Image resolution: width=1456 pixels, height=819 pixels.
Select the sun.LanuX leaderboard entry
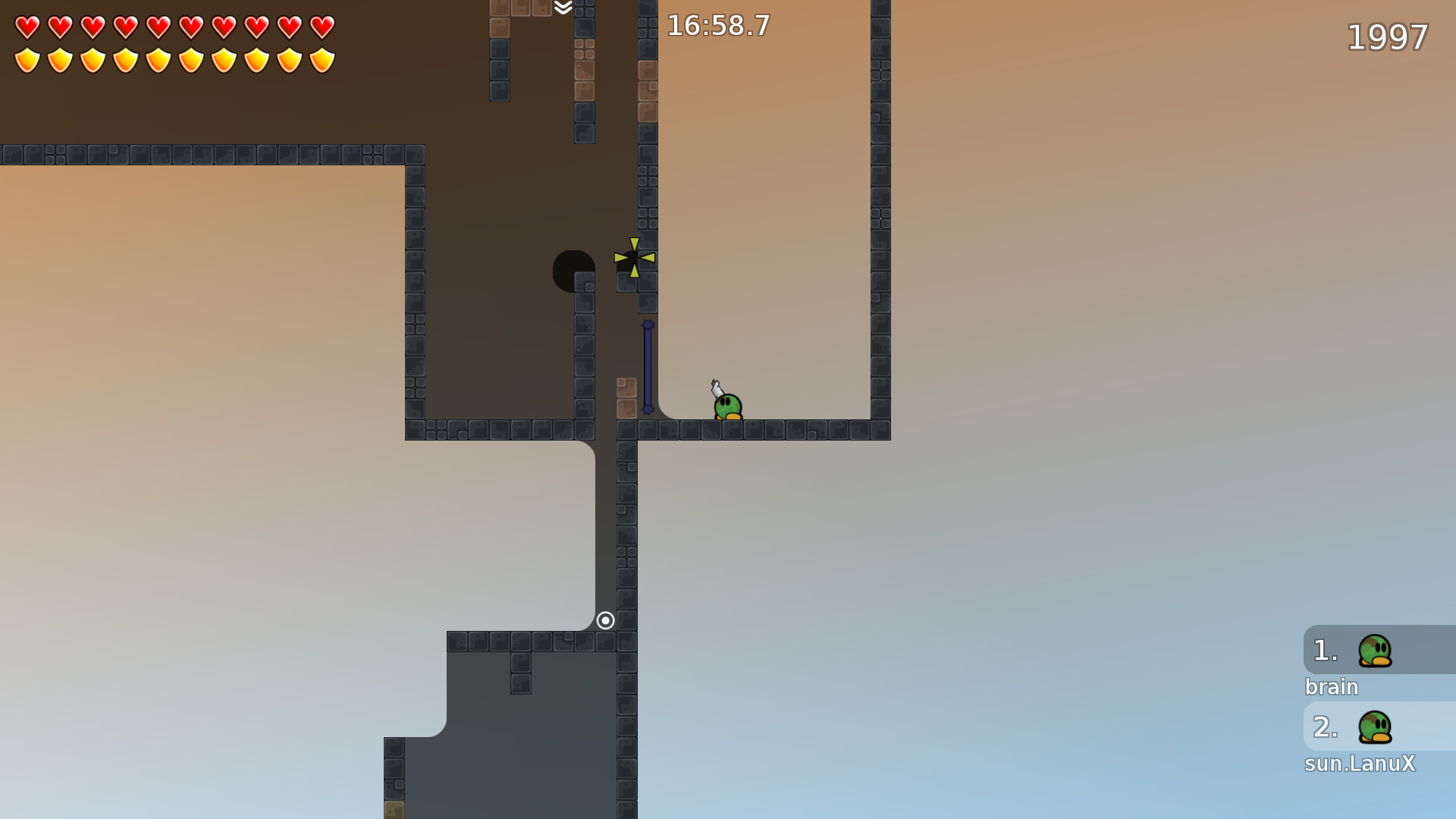click(1360, 764)
